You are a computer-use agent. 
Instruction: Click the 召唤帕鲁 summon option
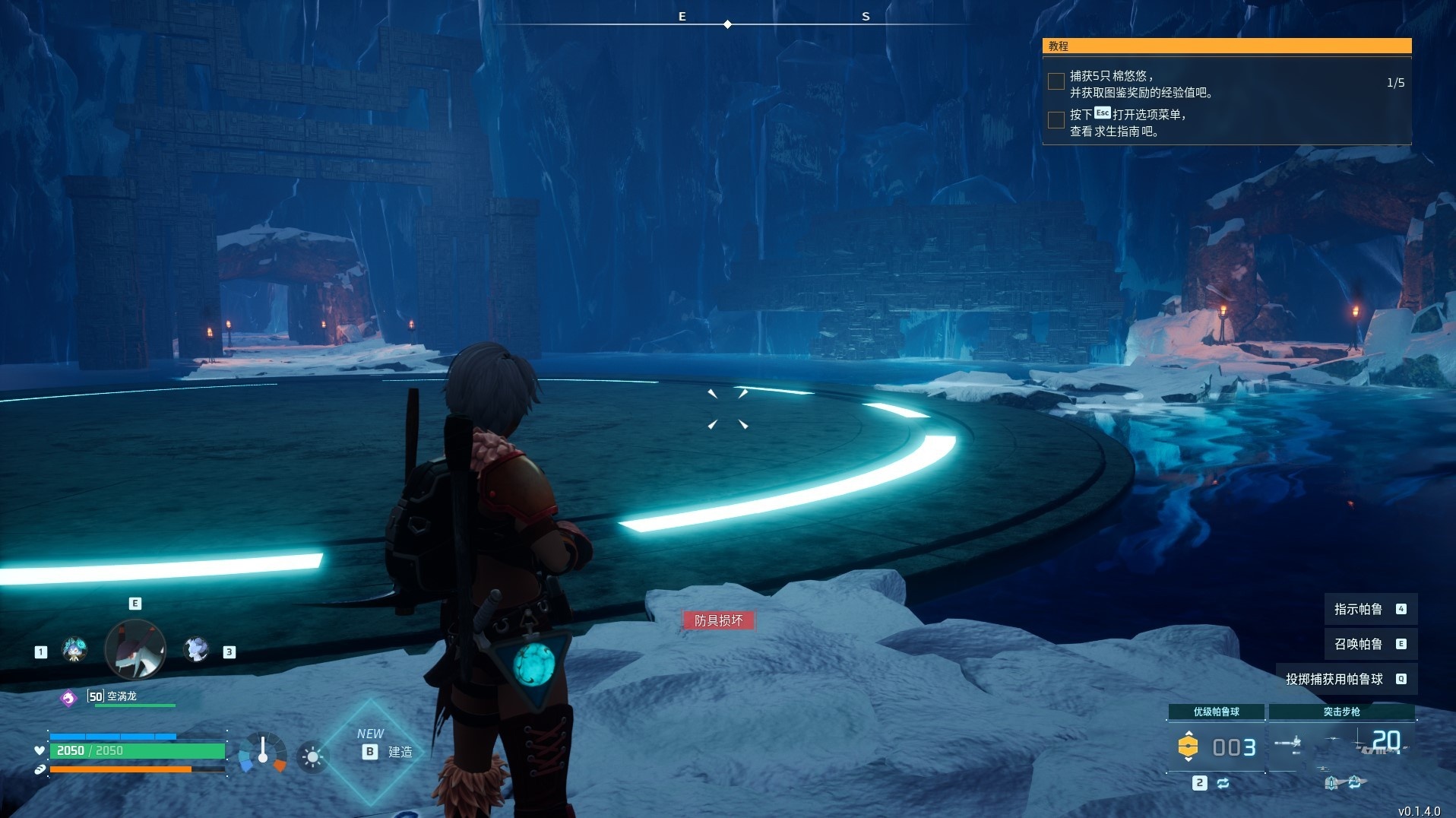[x=1369, y=644]
